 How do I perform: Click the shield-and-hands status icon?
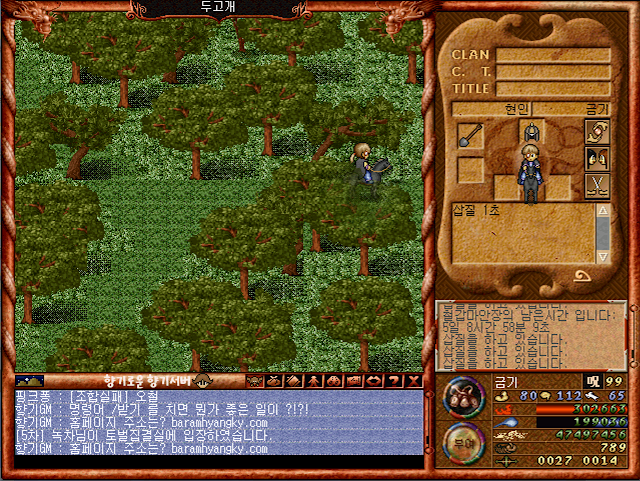point(596,133)
